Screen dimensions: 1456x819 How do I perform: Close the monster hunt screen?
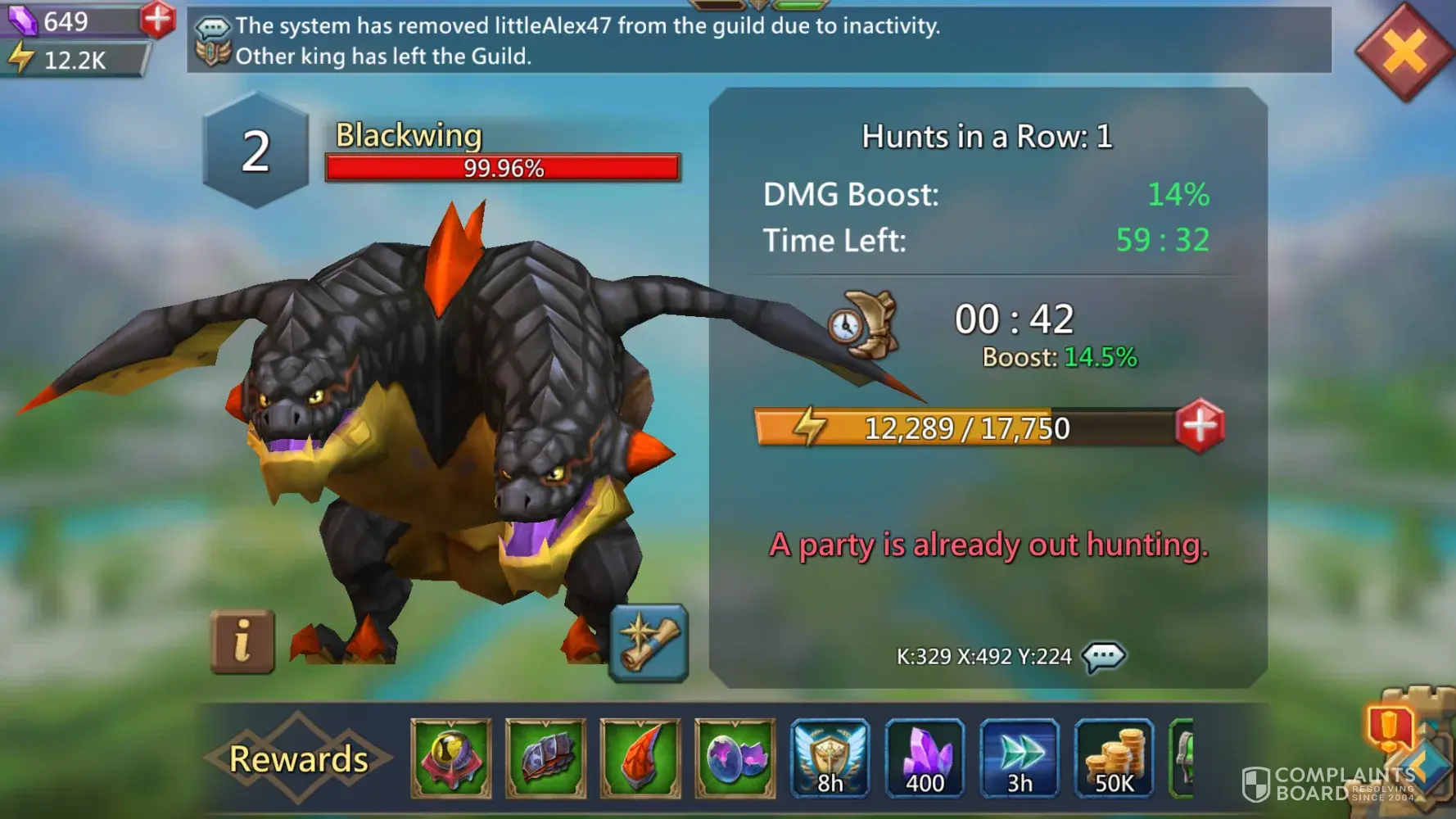(x=1404, y=51)
